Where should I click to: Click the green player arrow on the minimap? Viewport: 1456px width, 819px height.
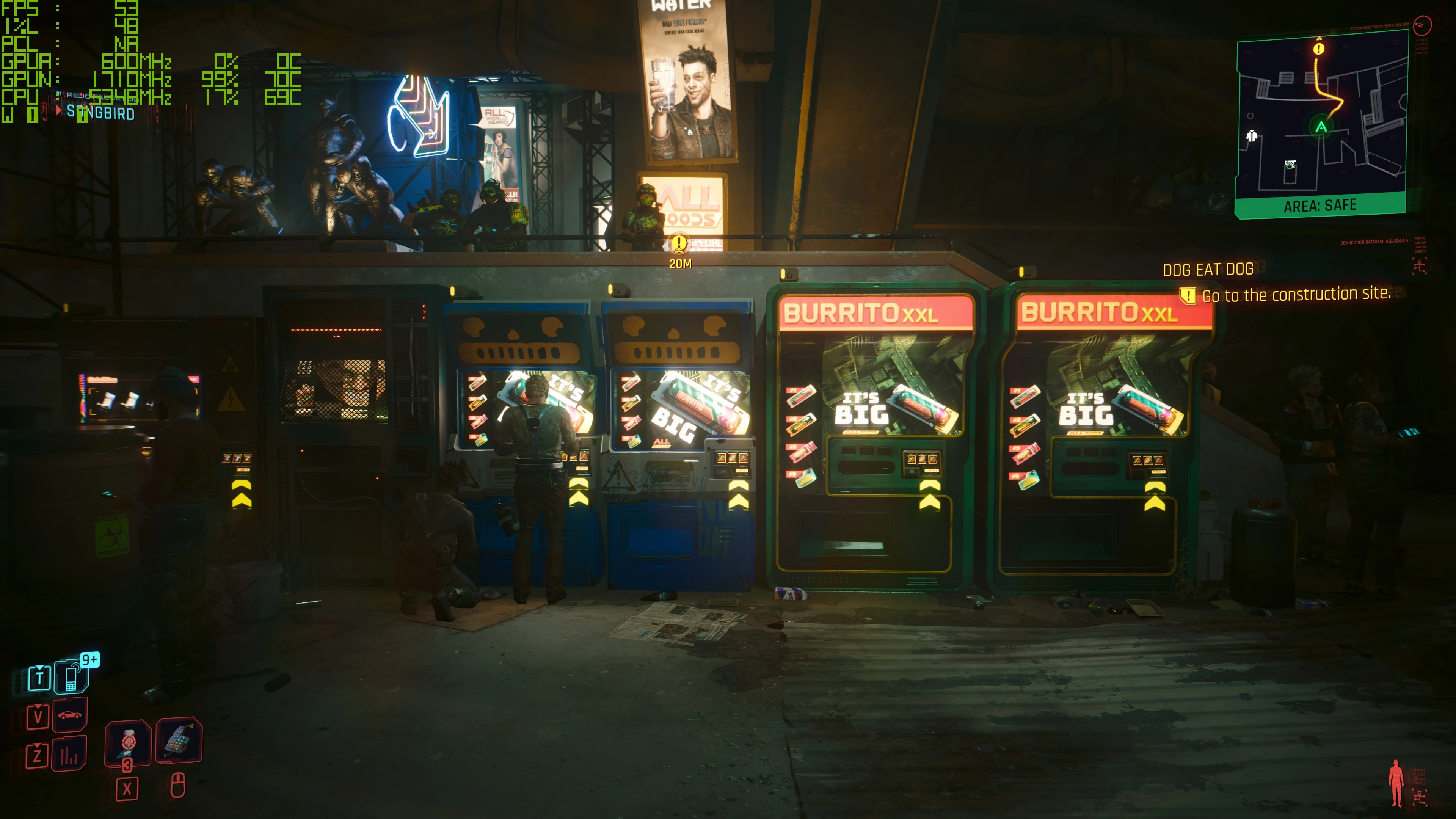[x=1321, y=127]
